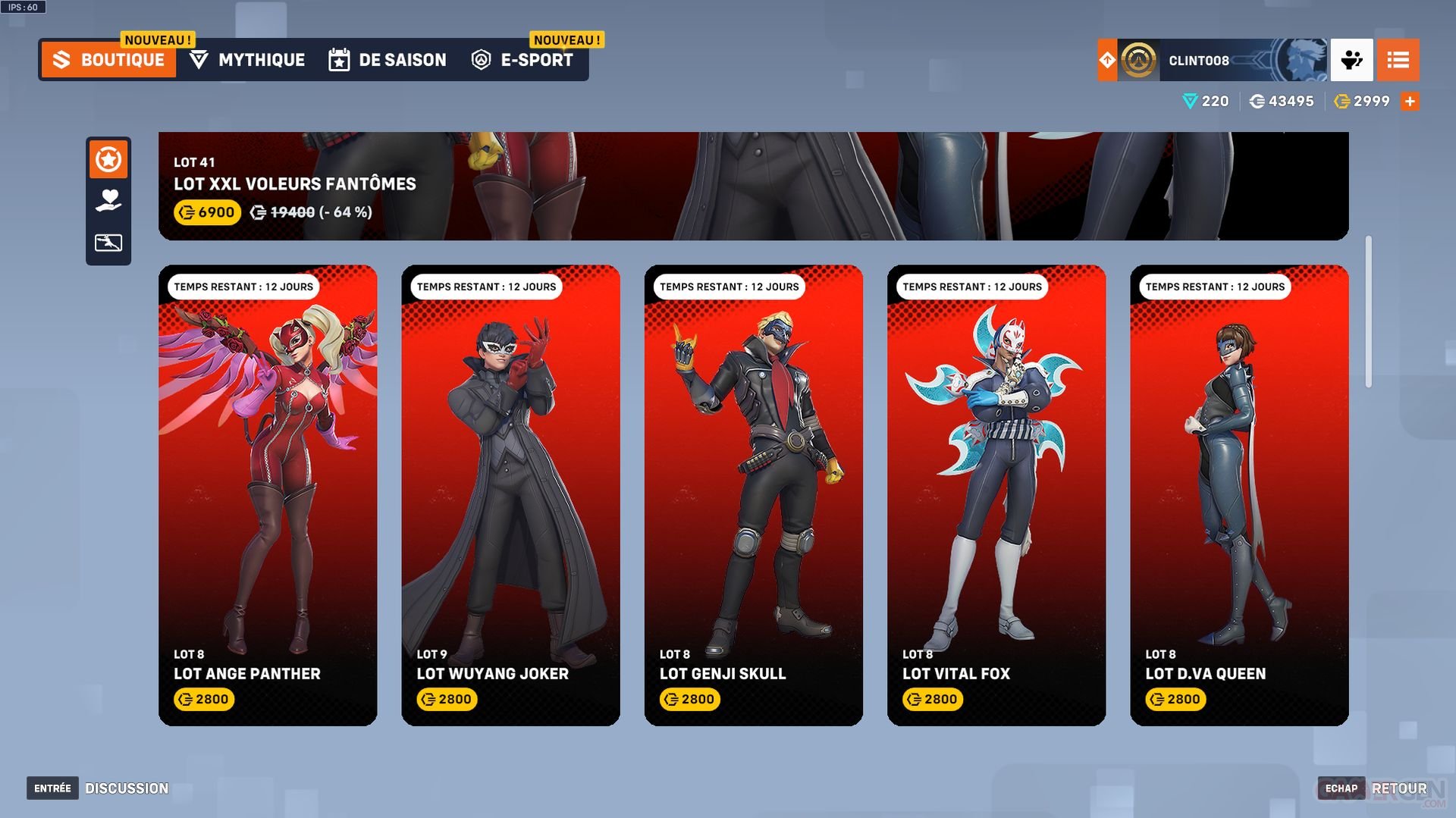This screenshot has width=1456, height=818.
Task: Select the De Saison tab
Action: click(x=388, y=60)
